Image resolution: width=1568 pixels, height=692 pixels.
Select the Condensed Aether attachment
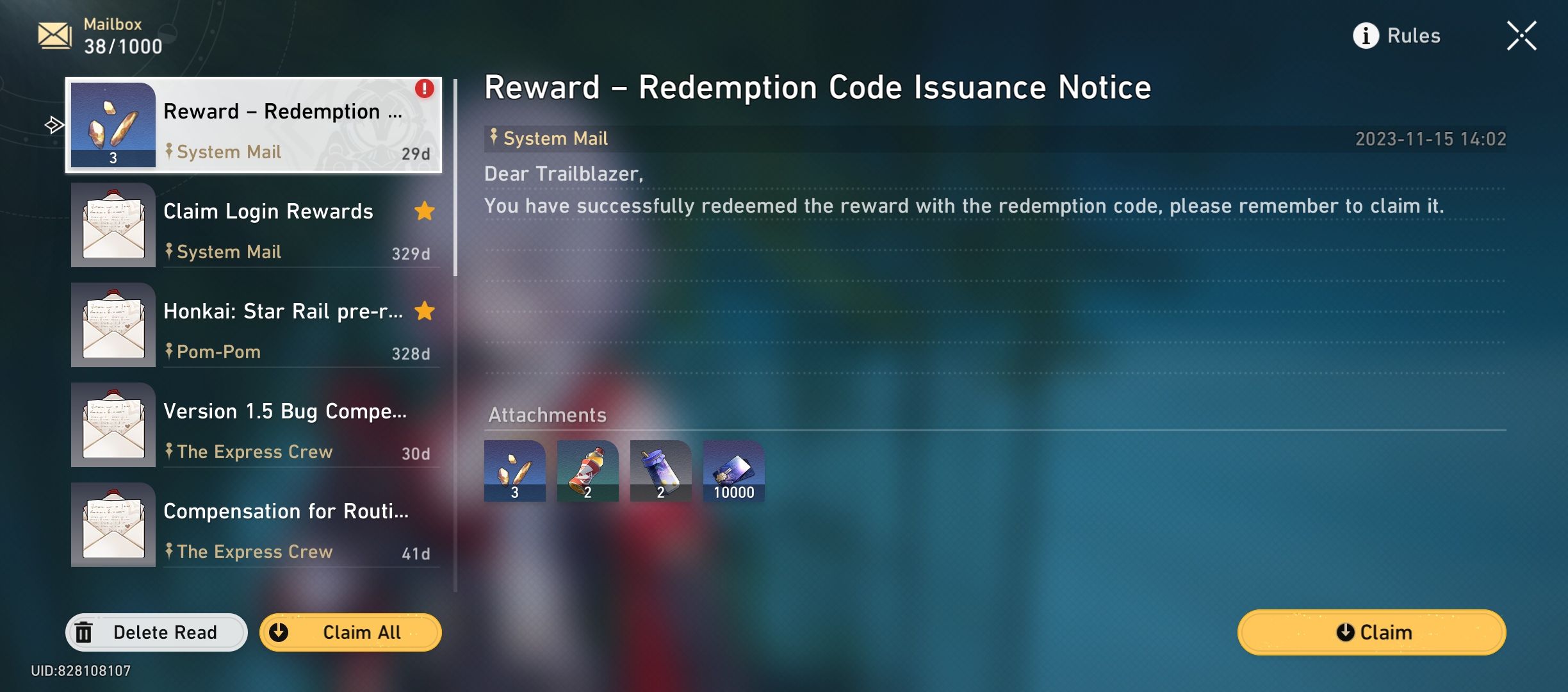(x=661, y=471)
